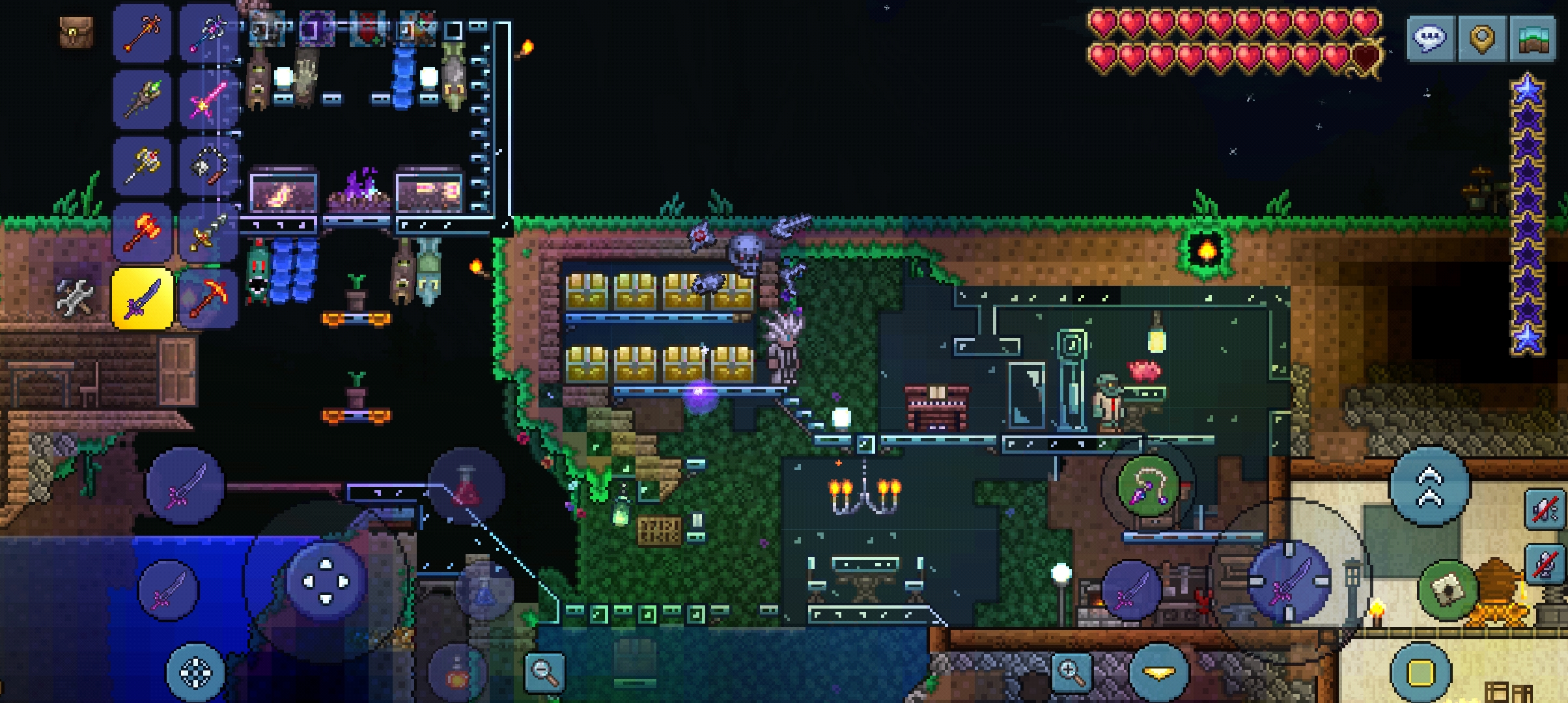Select the purple sword in the highlighted slot
This screenshot has width=1568, height=703.
tap(143, 299)
